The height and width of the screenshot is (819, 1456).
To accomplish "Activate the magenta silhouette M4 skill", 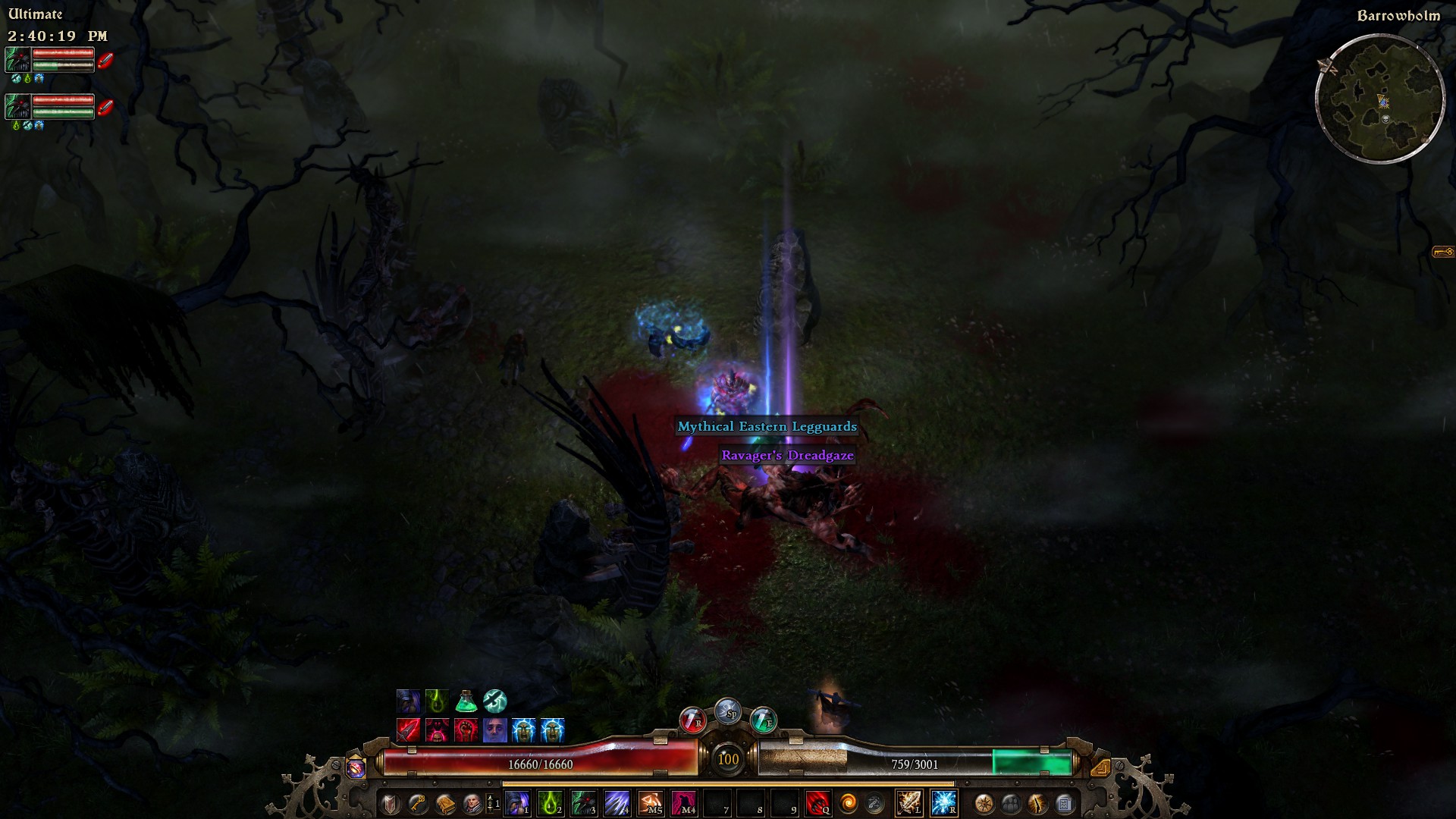I will (x=684, y=802).
